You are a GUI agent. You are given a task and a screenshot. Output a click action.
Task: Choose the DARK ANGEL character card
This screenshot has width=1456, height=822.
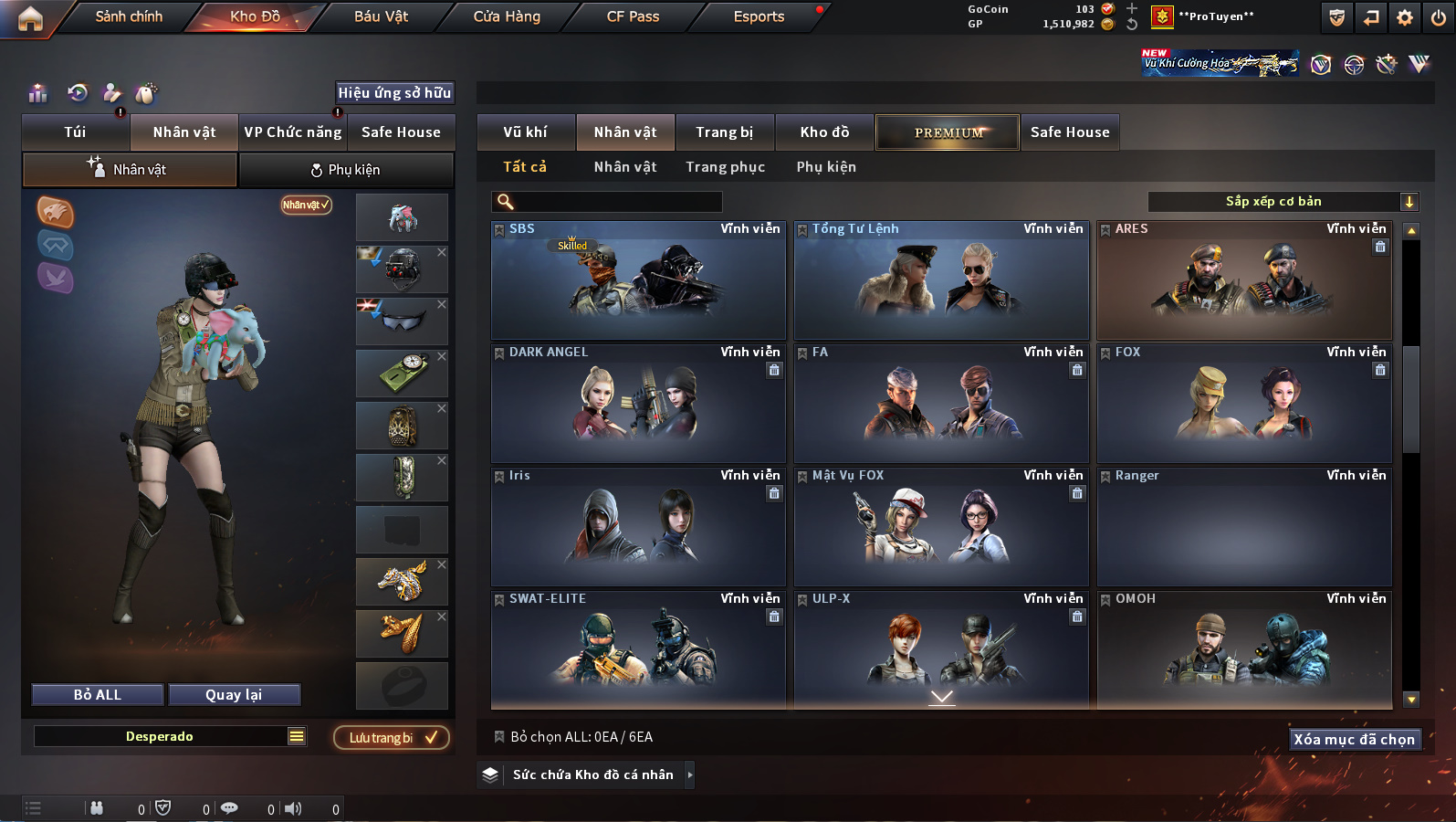pos(638,405)
